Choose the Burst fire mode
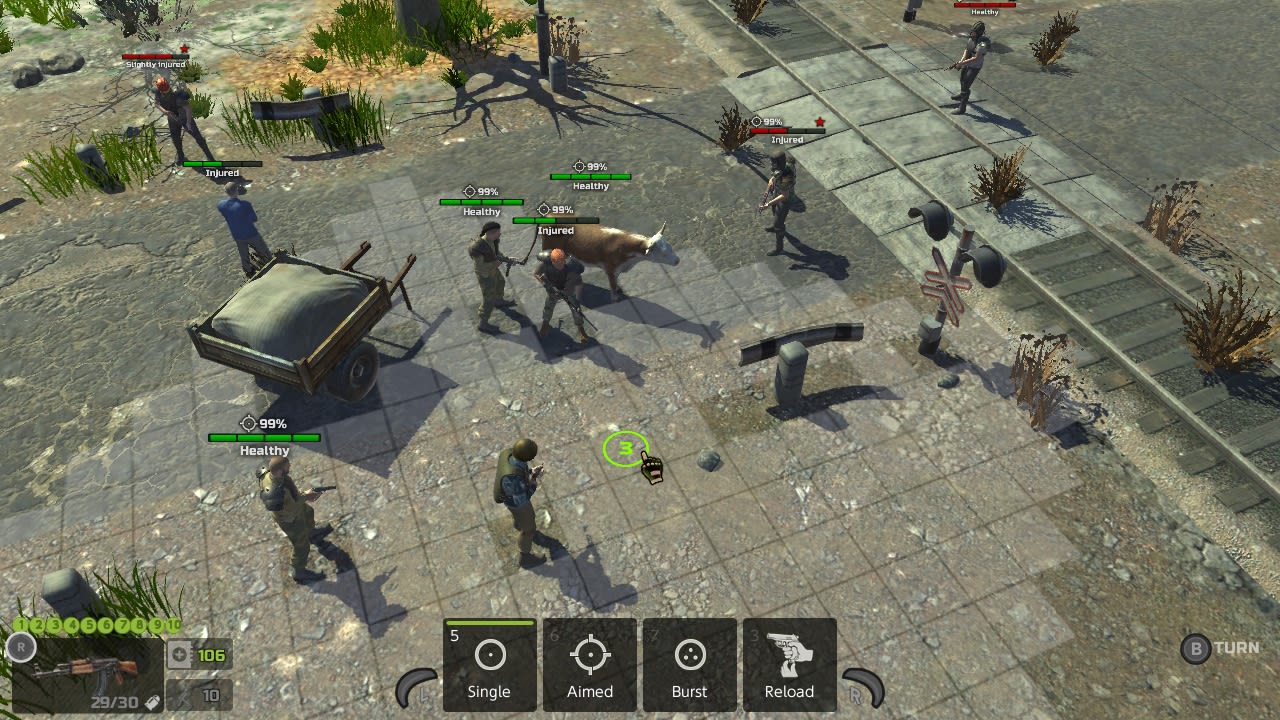Viewport: 1280px width, 720px height. [x=689, y=665]
